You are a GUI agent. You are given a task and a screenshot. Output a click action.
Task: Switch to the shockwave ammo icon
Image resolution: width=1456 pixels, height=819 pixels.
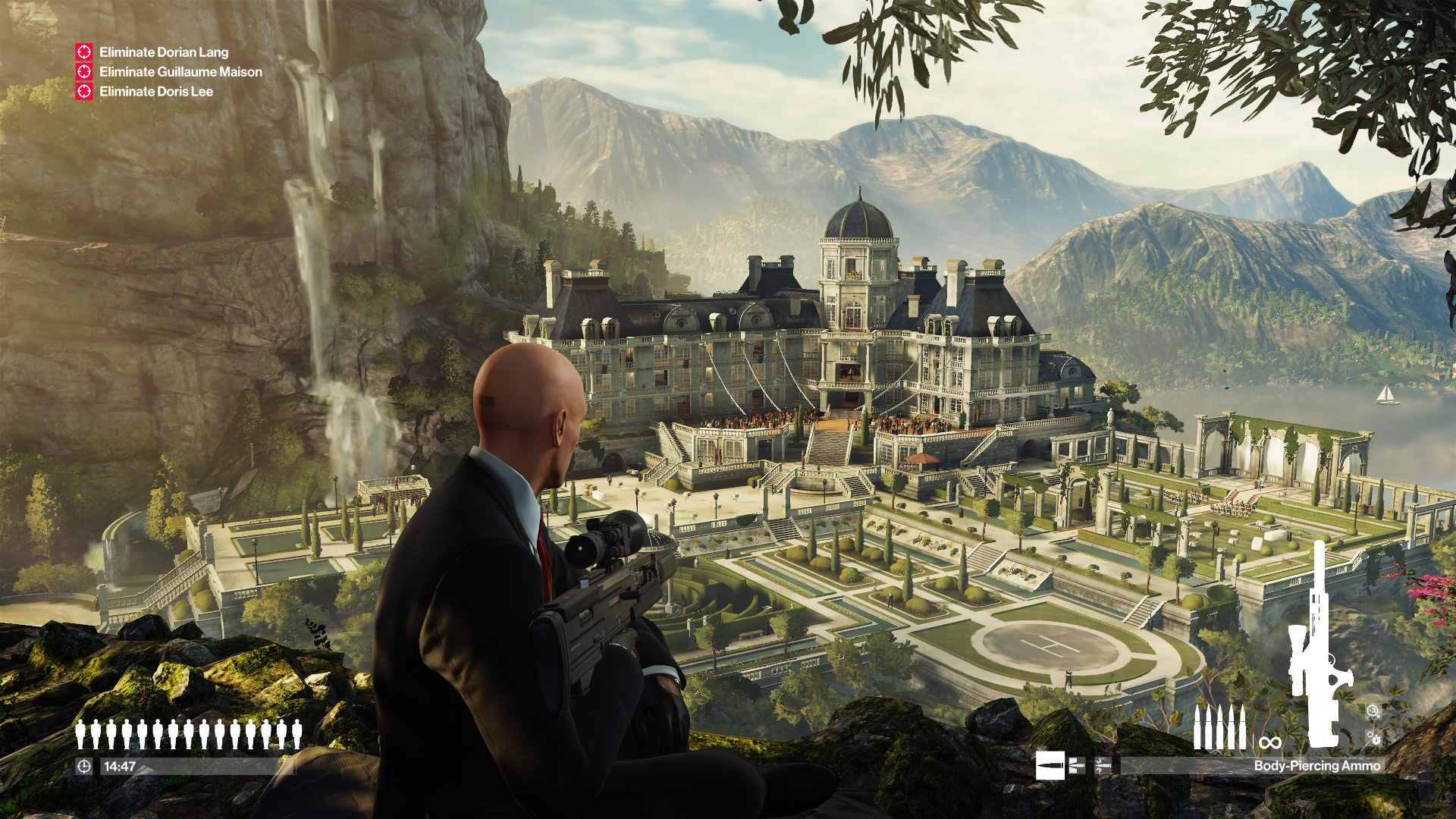point(1103,766)
